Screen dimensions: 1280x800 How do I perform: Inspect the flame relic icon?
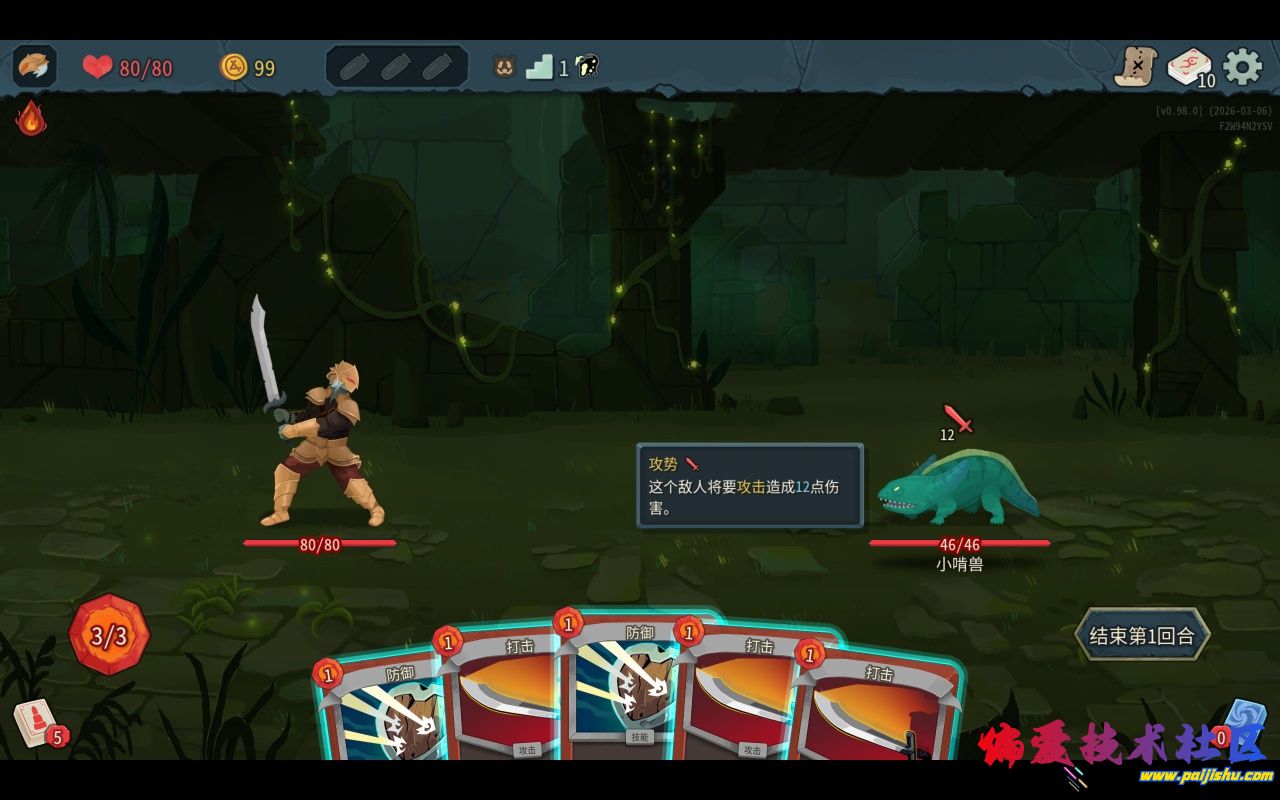[31, 118]
